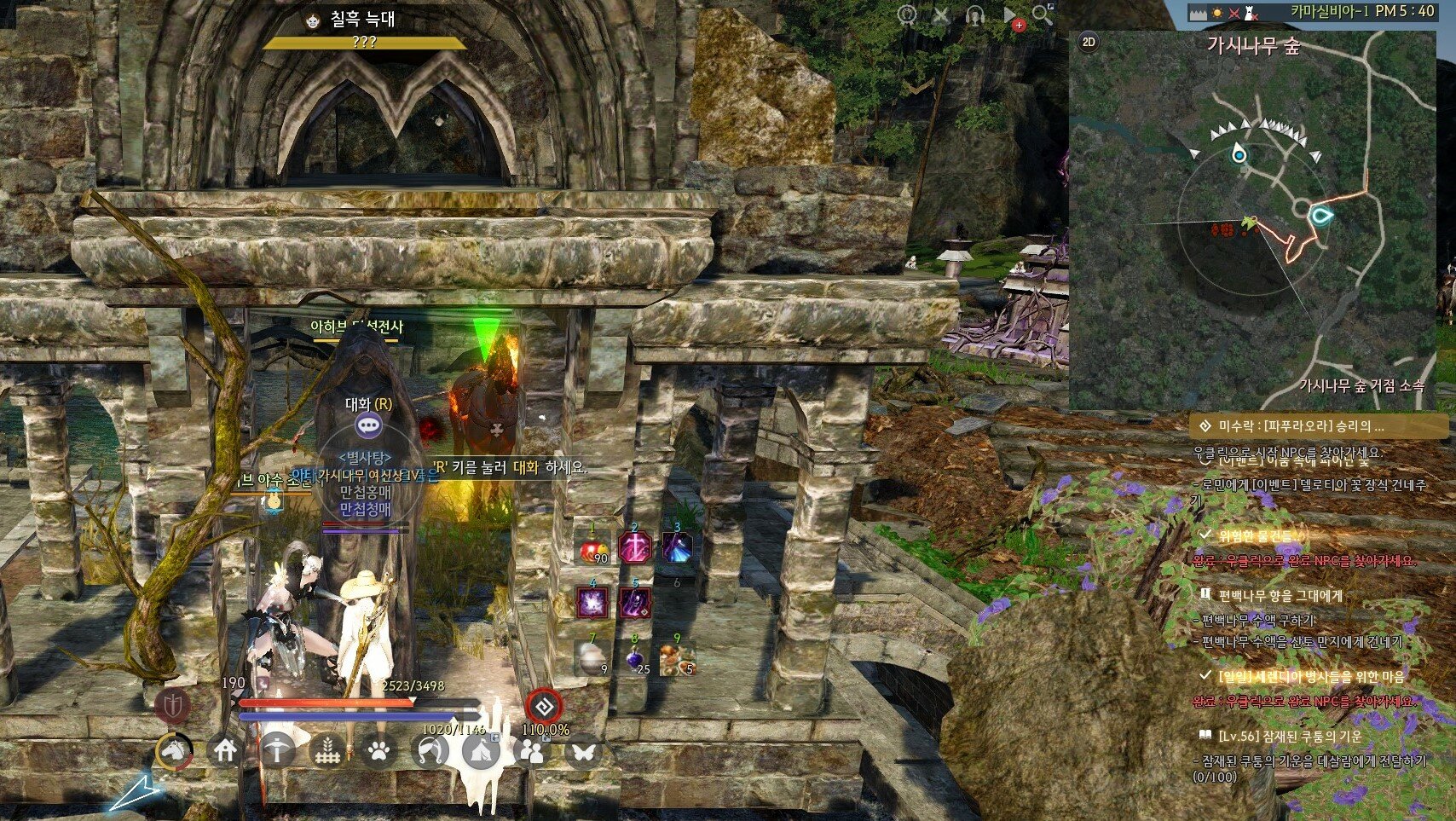Open the headset voice chat icon
Viewport: 1456px width, 821px height.
pyautogui.click(x=974, y=15)
